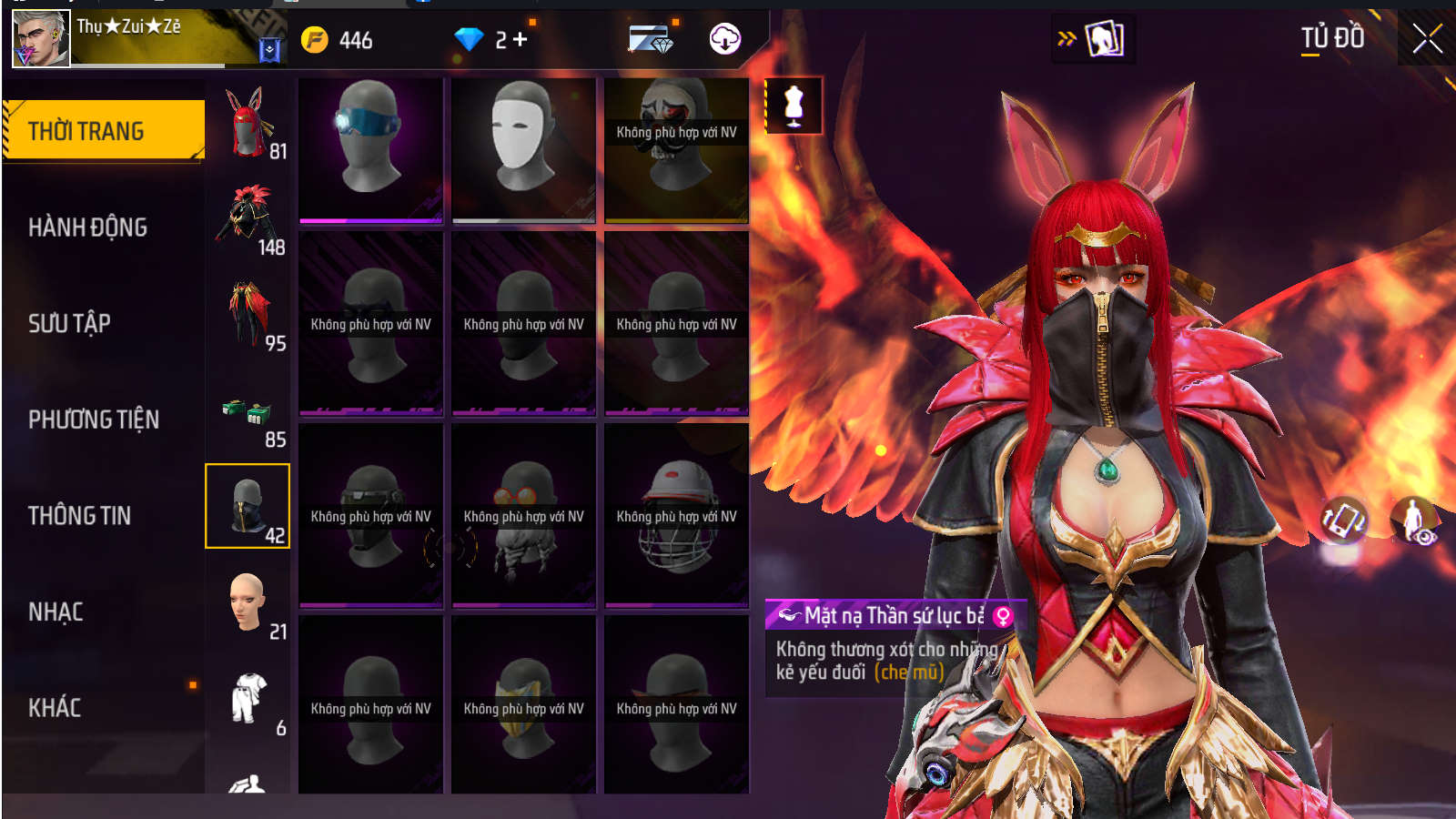The width and height of the screenshot is (1456, 819).
Task: Toggle the mannequin preview button
Action: point(794,106)
